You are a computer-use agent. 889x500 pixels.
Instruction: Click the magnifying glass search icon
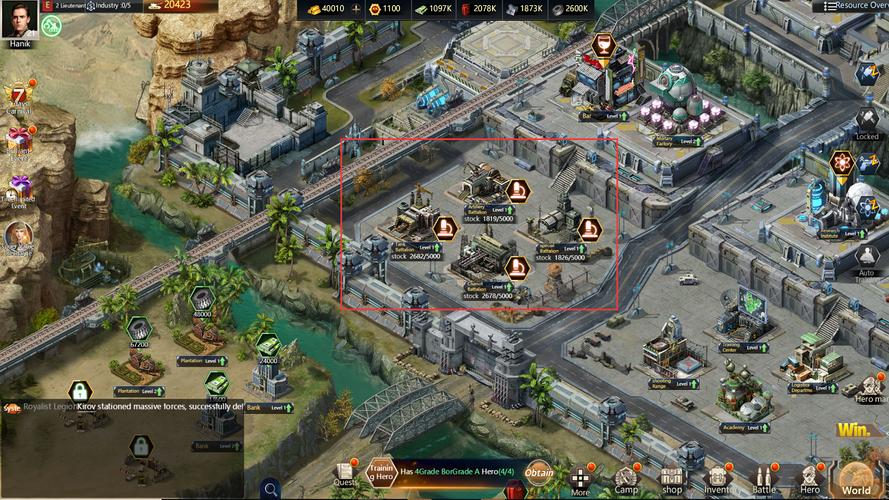pyautogui.click(x=270, y=489)
